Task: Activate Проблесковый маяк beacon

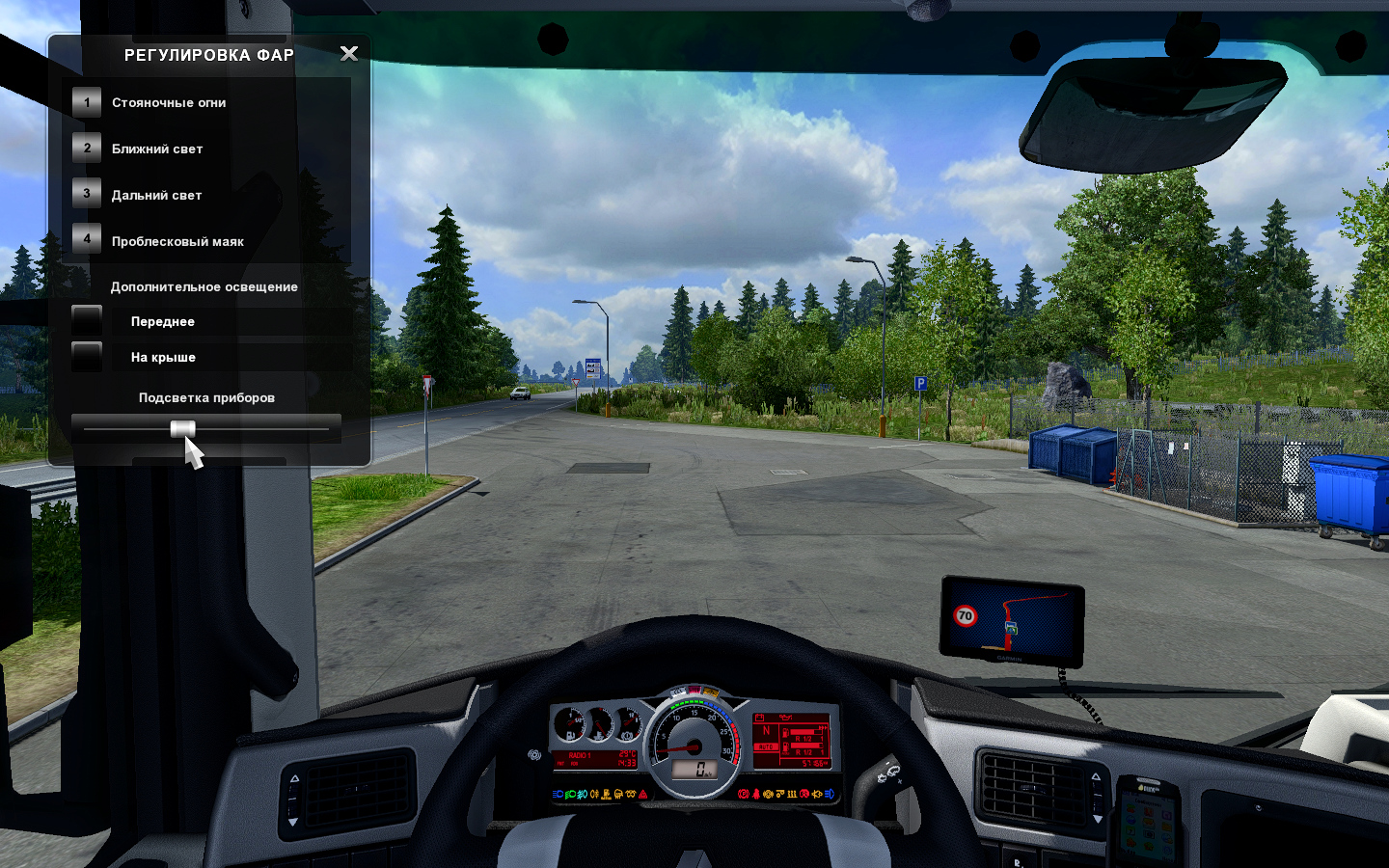Action: (87, 239)
